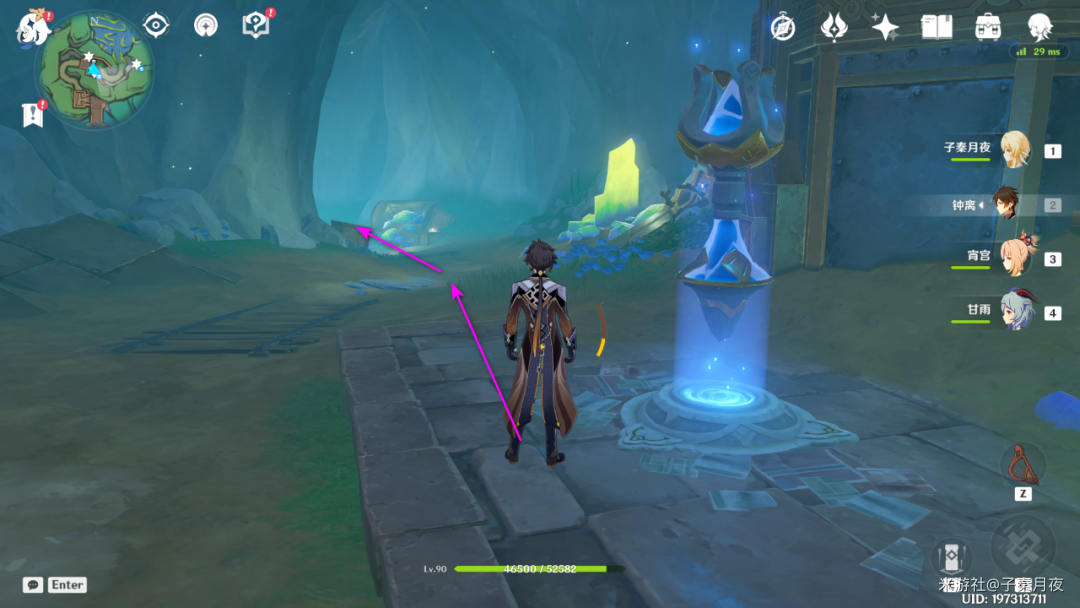Activate Zhongli's stone pillar elemental skill
The height and width of the screenshot is (608, 1080).
click(x=951, y=559)
